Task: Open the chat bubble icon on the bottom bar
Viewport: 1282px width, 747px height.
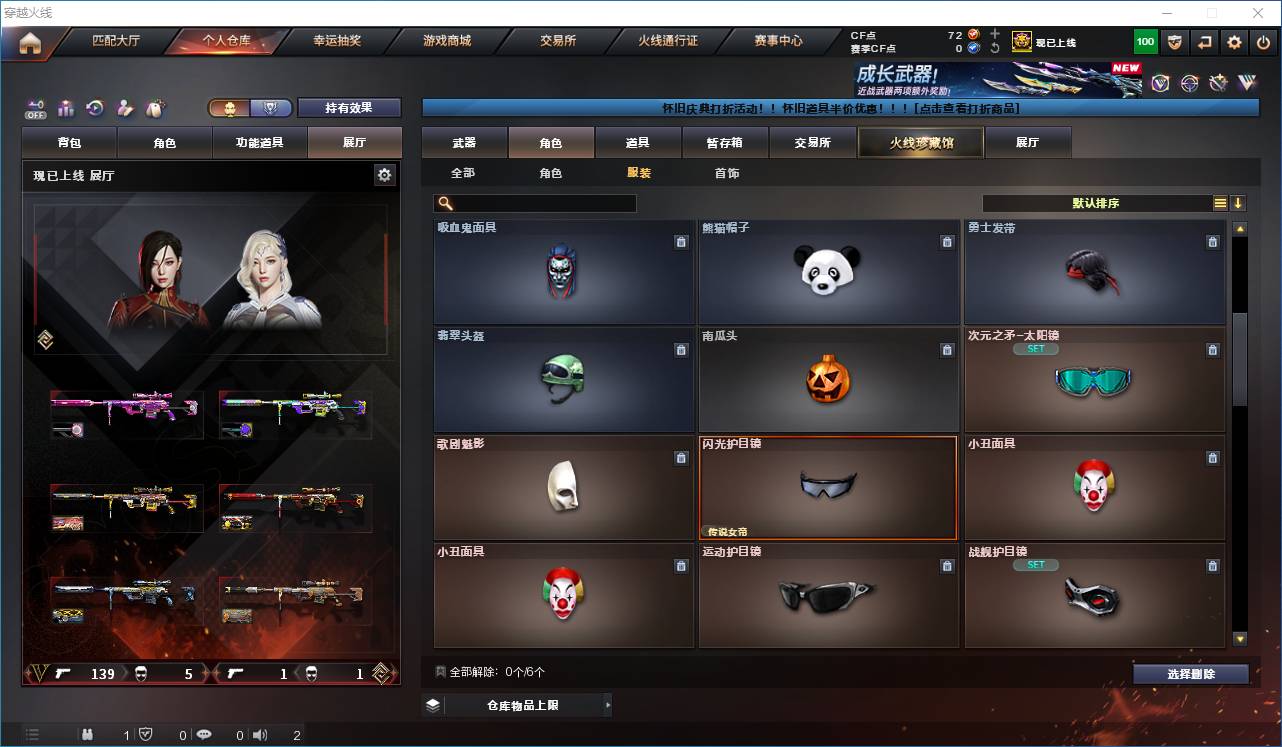Action: coord(204,734)
